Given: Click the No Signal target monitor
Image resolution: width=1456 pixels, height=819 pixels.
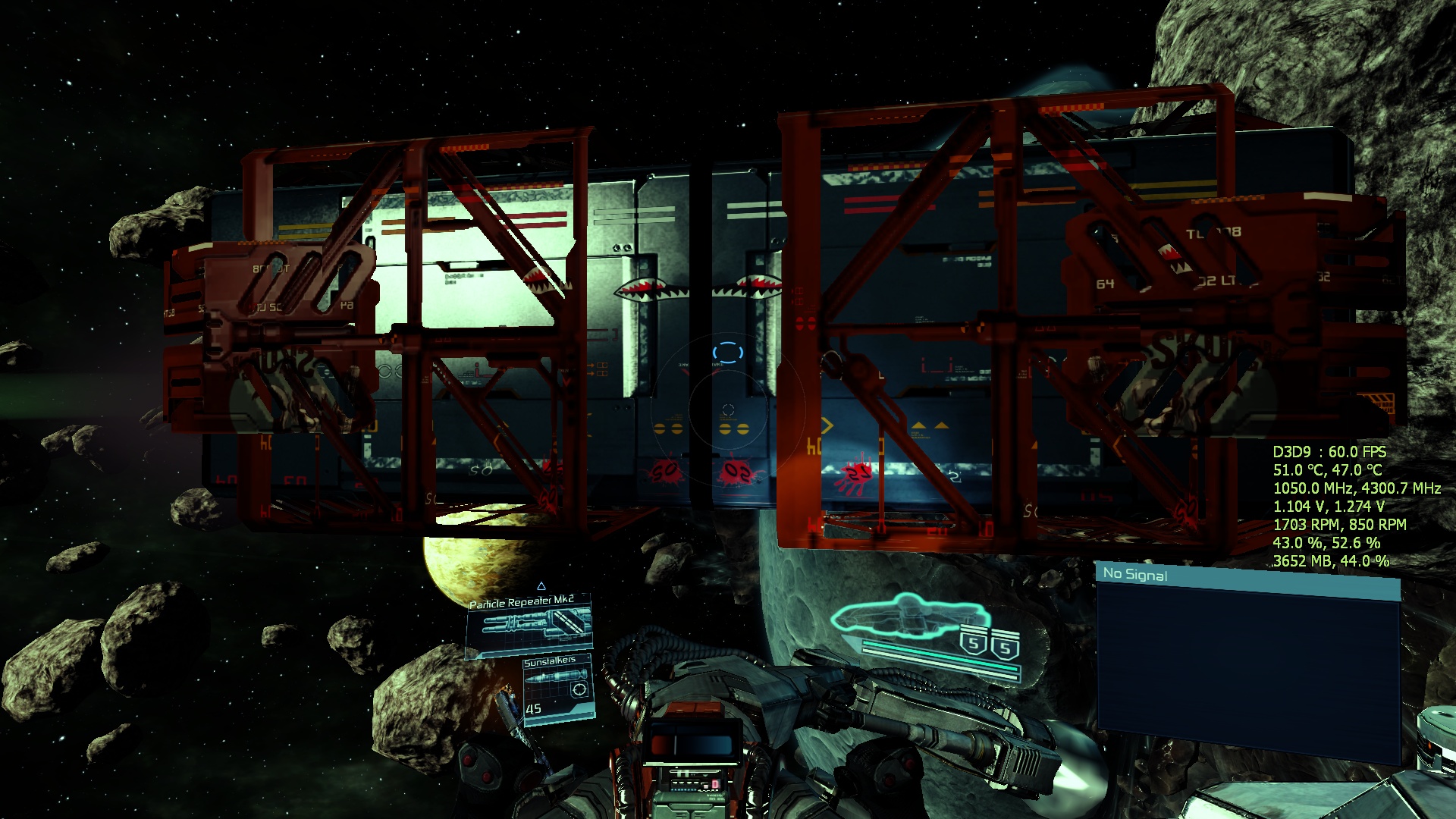Looking at the screenshot, I should coord(1247,664).
